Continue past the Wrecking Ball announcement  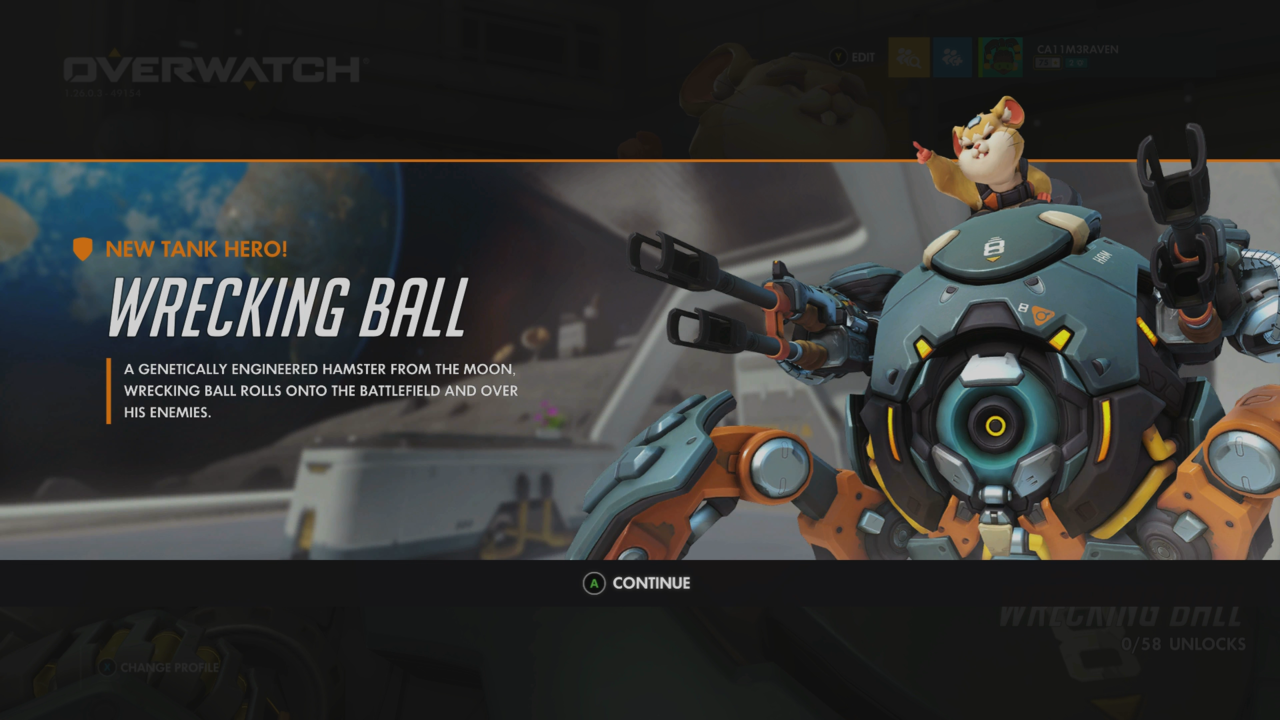coord(638,583)
